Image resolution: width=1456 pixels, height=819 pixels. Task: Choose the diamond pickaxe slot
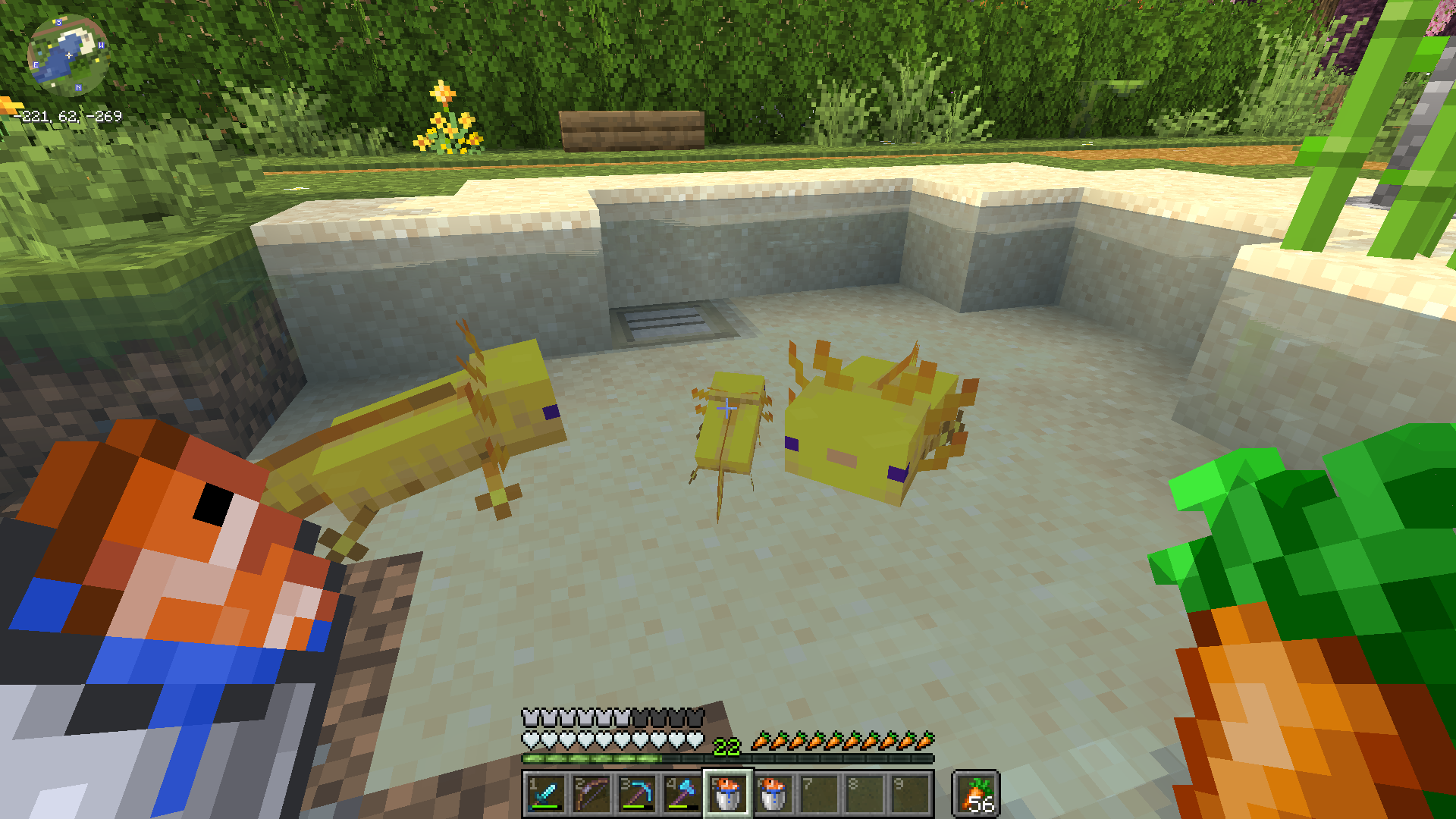coord(637,794)
